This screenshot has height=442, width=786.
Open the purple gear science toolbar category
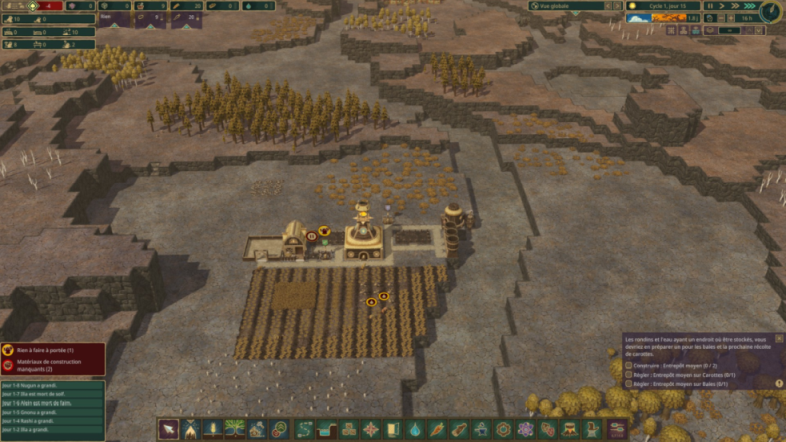(x=526, y=430)
